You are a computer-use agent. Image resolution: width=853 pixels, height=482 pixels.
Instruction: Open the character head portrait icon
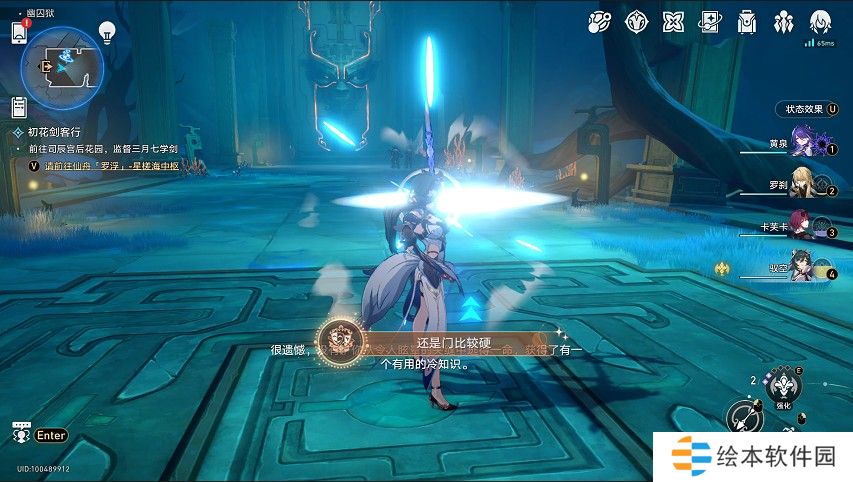(822, 21)
